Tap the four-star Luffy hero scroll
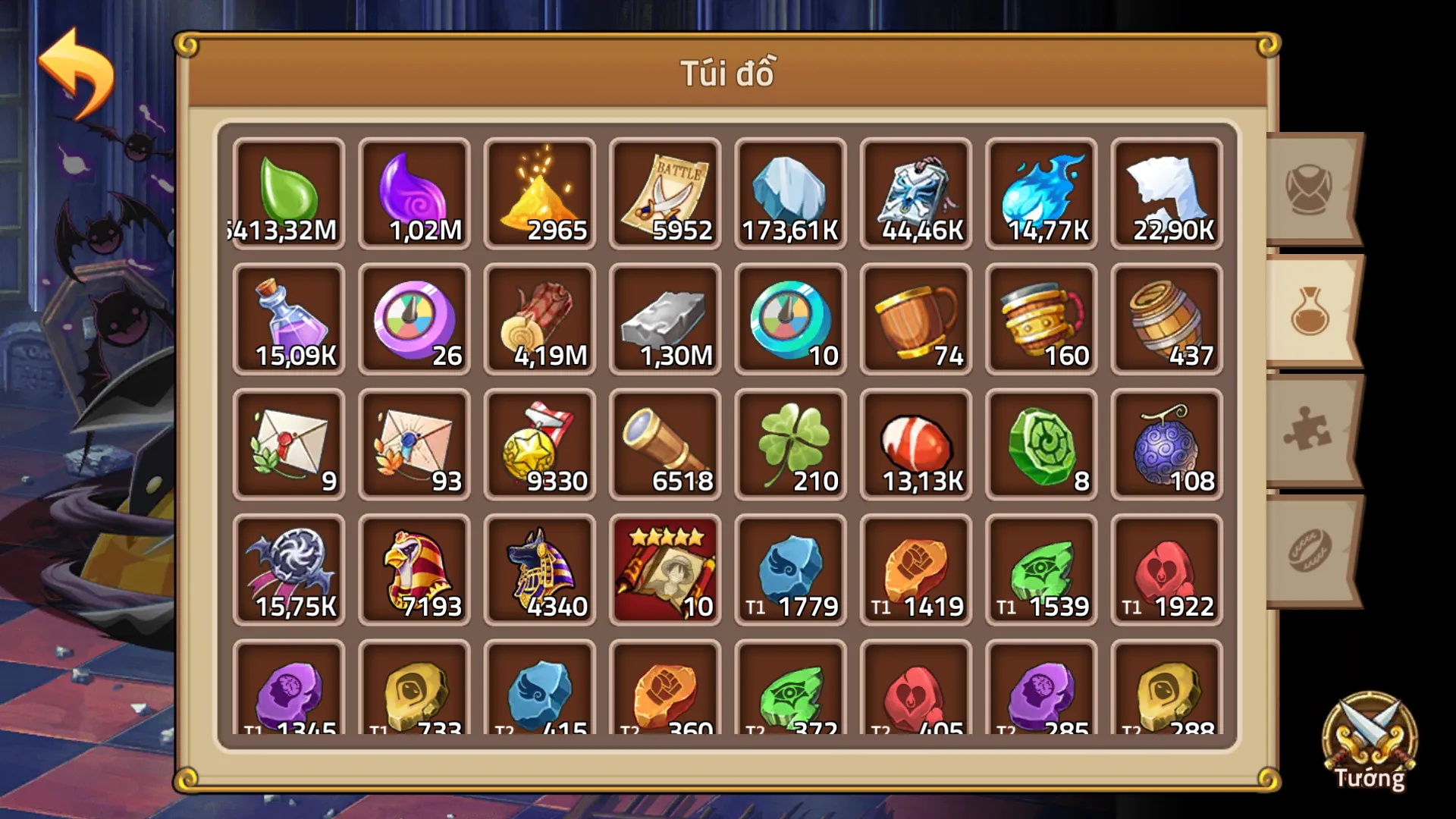The height and width of the screenshot is (819, 1456). [665, 569]
